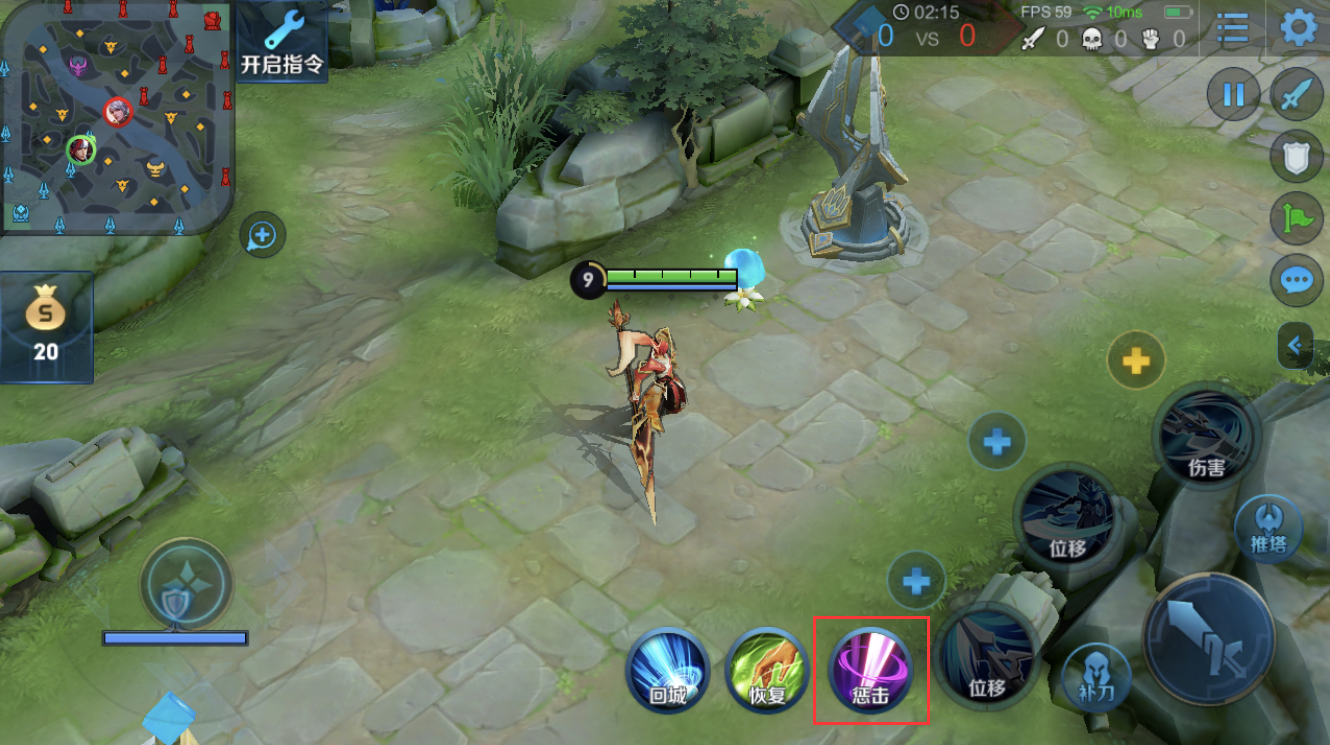
Task: Activate the 恢复 heal spell
Action: (x=767, y=669)
